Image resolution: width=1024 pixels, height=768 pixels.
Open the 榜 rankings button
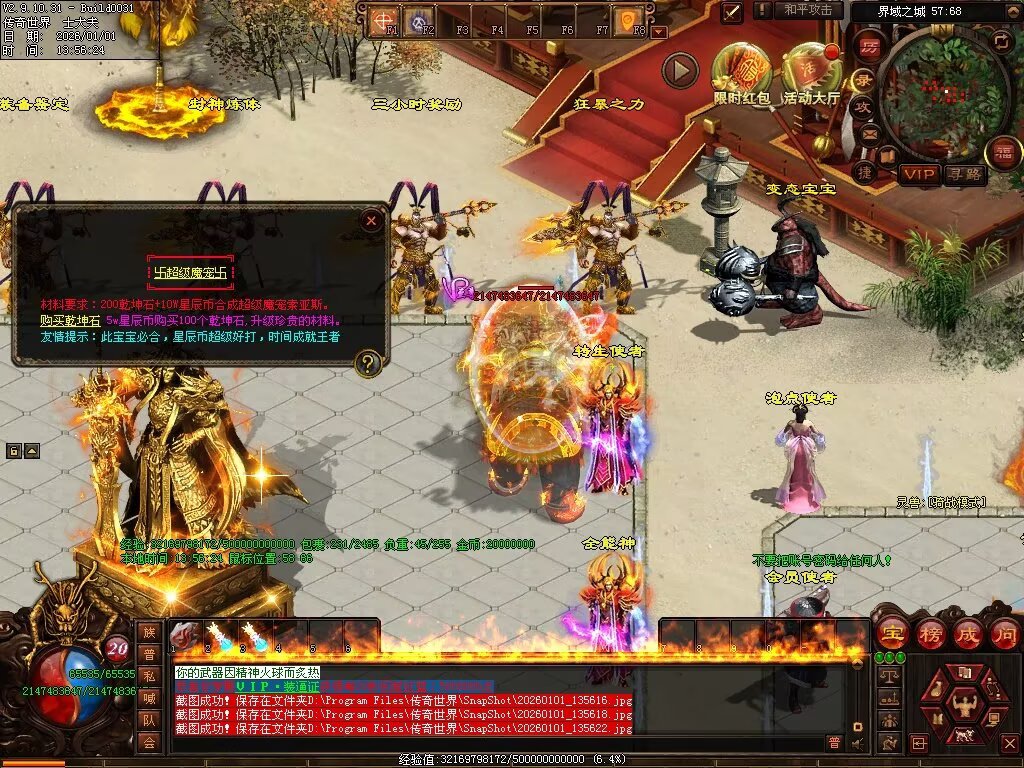point(932,633)
